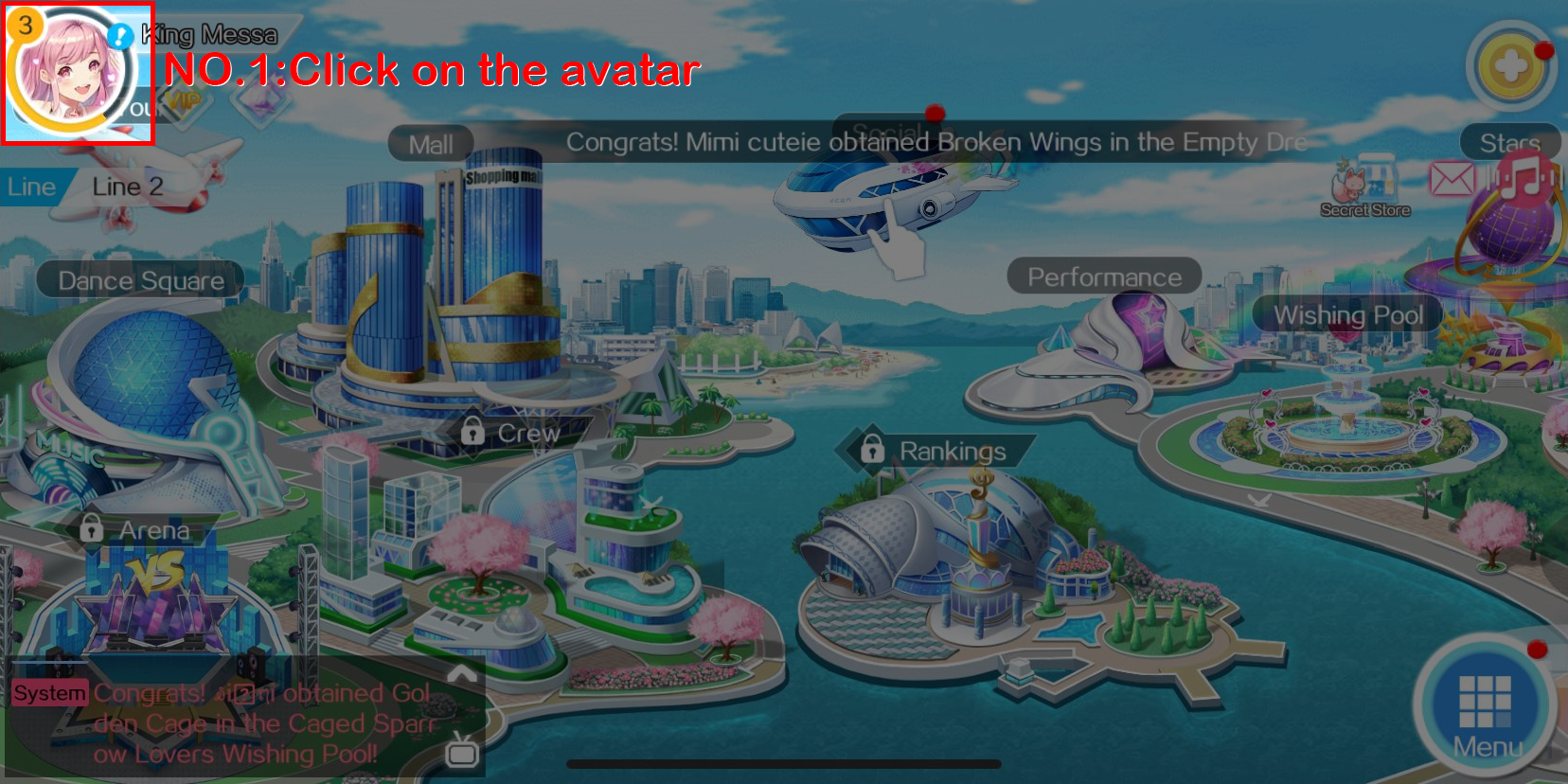1568x784 pixels.
Task: Click the TV icon in chat box
Action: point(462,750)
